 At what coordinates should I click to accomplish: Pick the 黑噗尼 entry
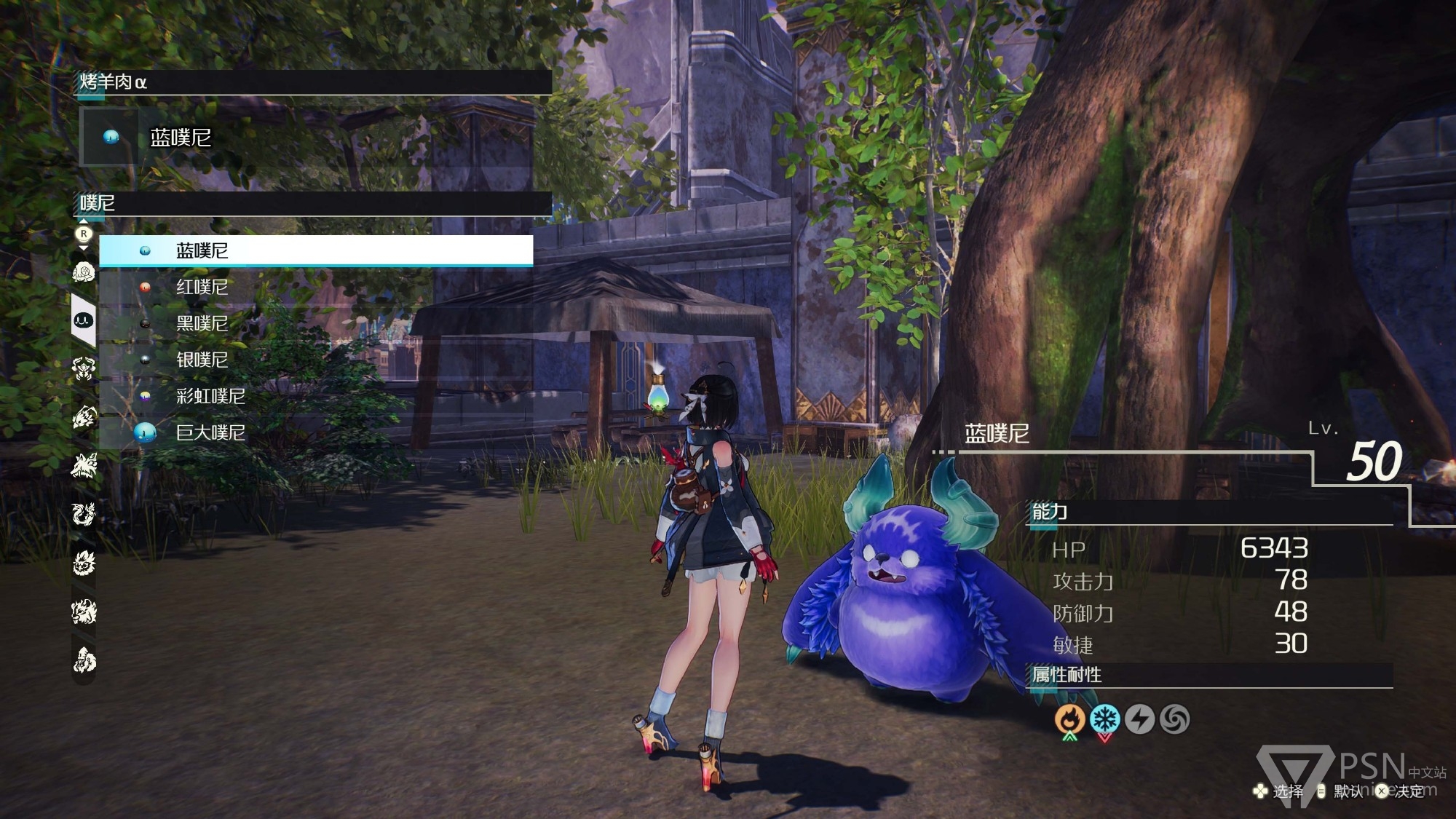point(315,323)
